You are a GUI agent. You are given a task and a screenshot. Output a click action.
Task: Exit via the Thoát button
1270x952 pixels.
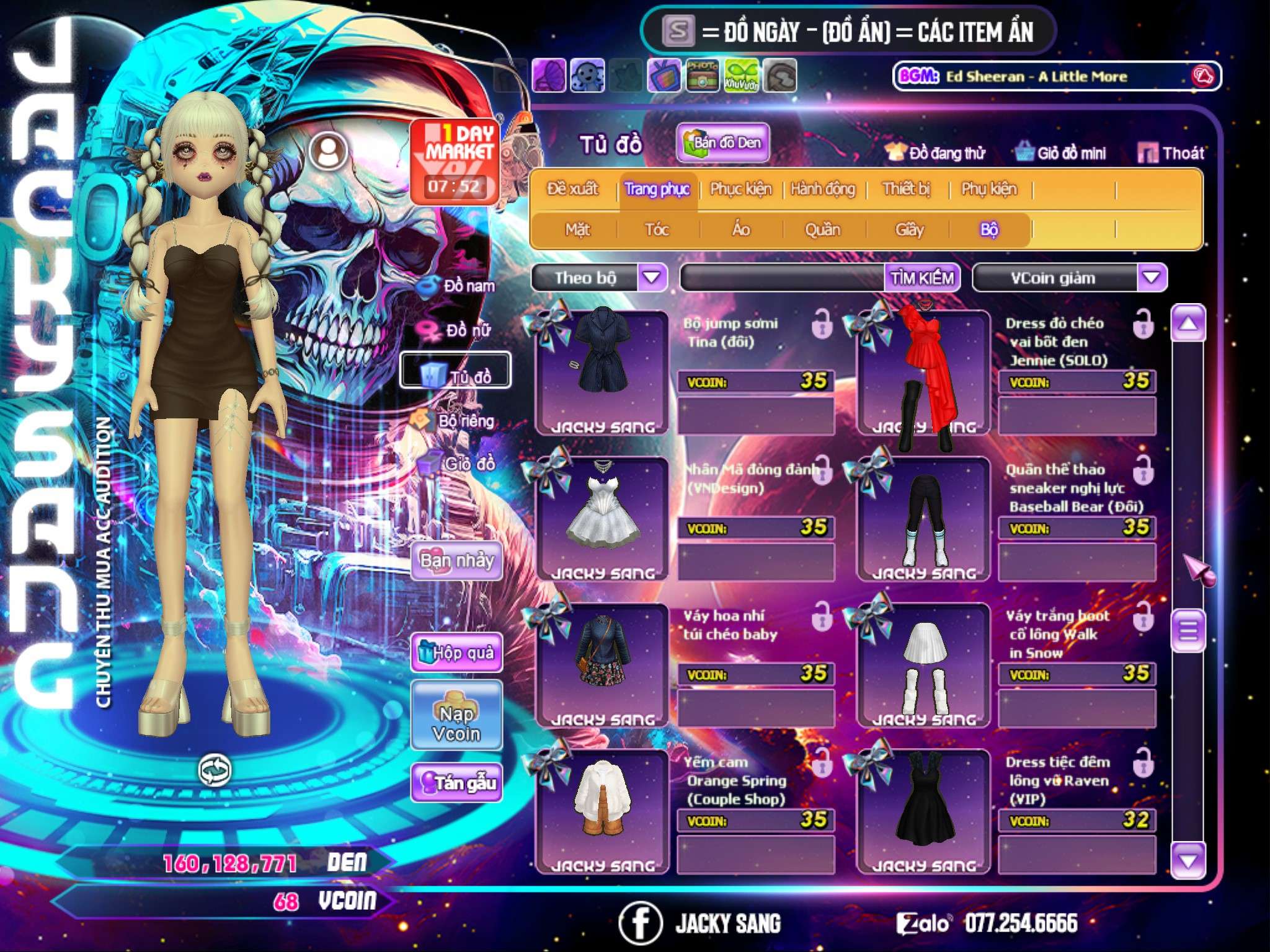[1172, 152]
